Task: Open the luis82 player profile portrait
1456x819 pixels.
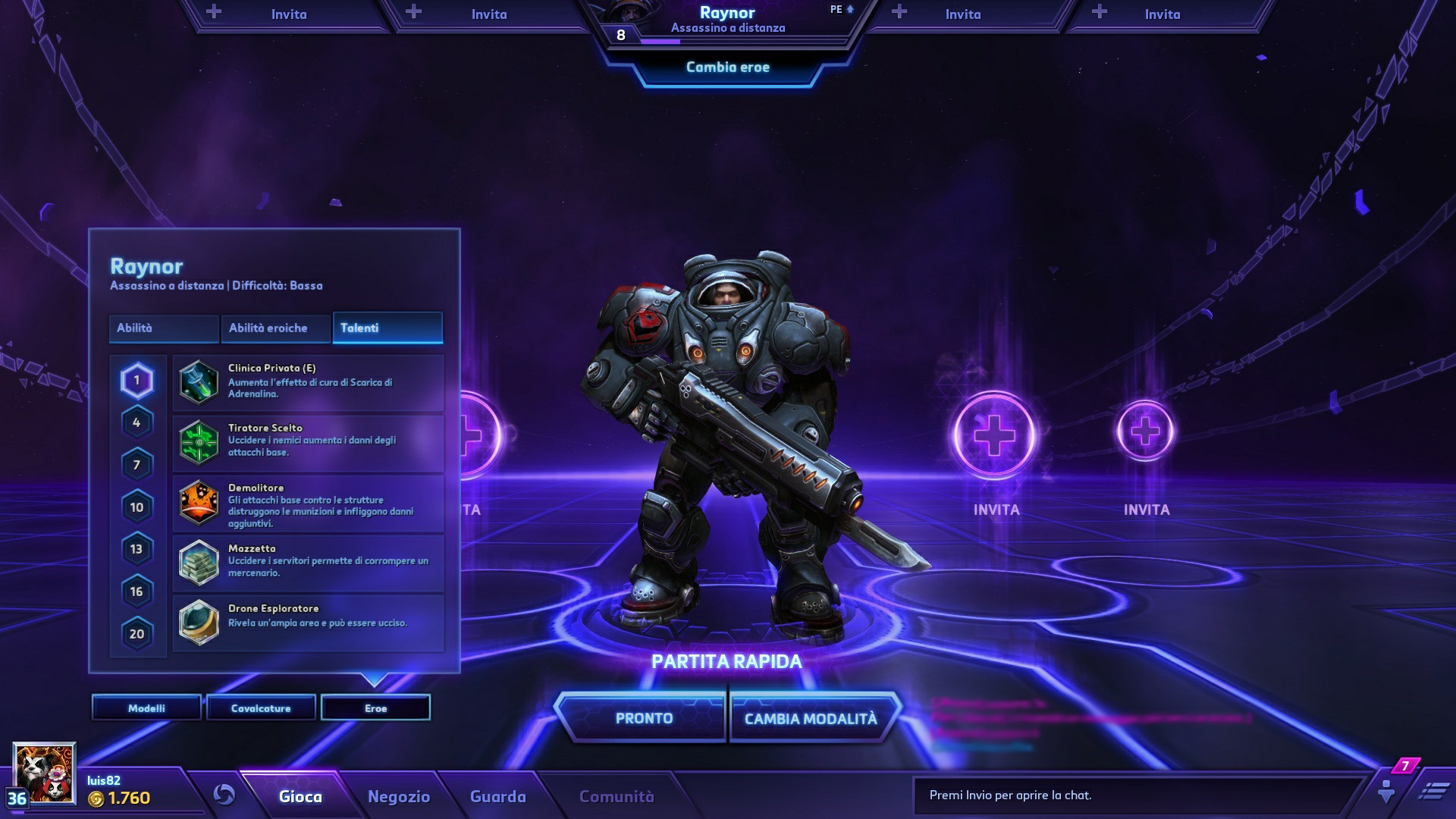Action: click(44, 773)
